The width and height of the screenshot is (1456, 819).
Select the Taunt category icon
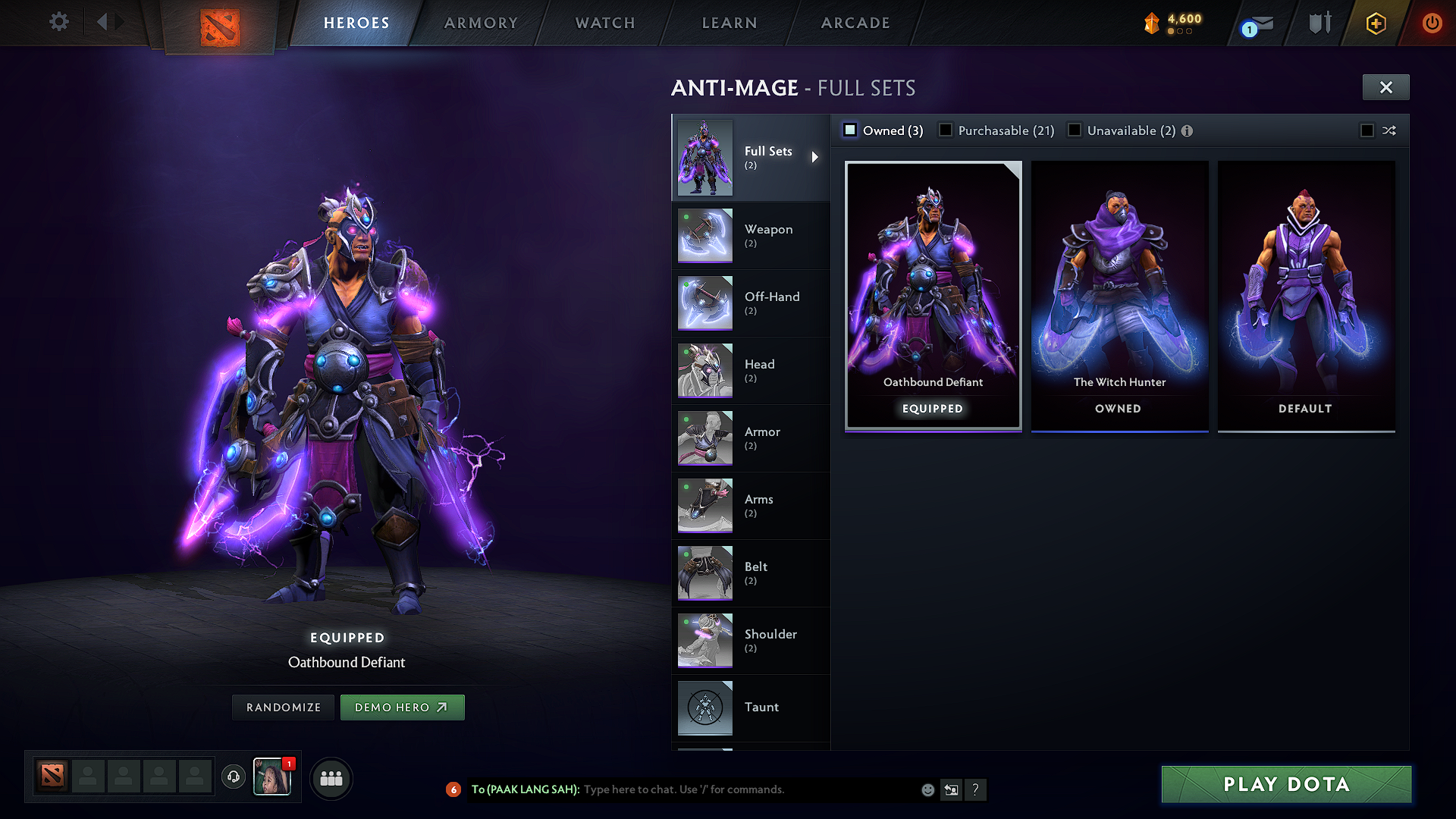click(704, 708)
